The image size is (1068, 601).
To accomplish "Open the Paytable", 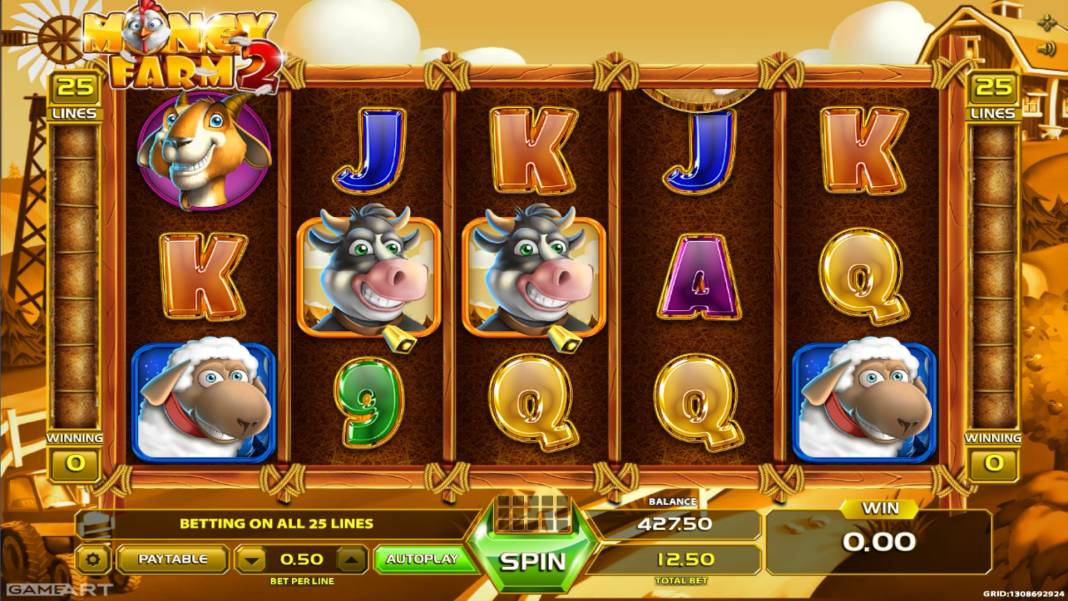I will 172,559.
